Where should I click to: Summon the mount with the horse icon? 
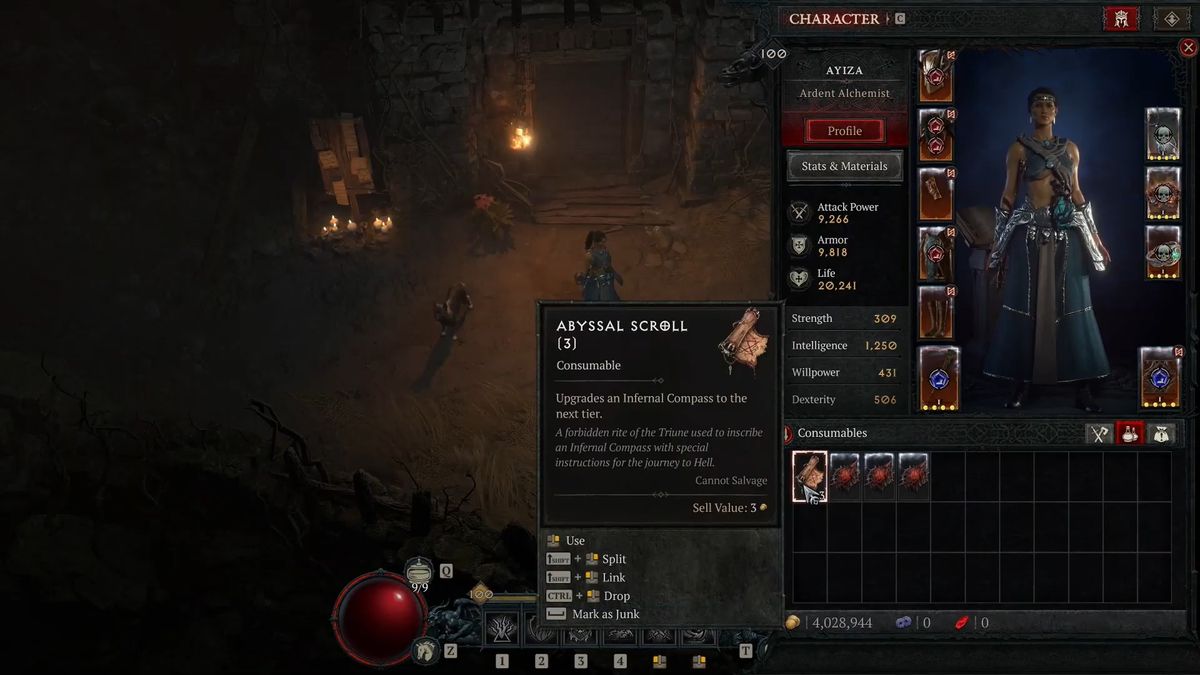click(426, 650)
